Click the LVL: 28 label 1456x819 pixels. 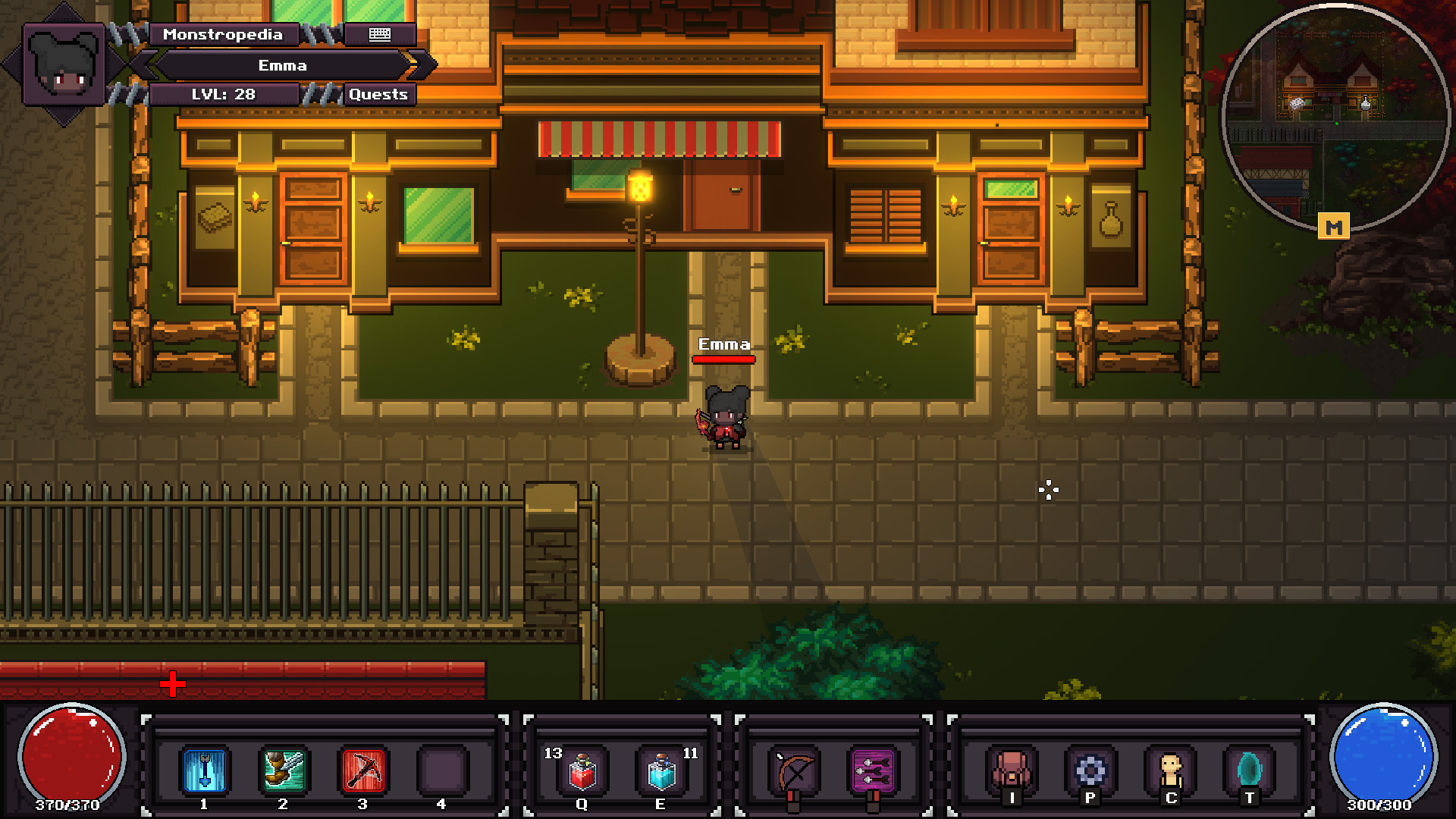(x=225, y=94)
